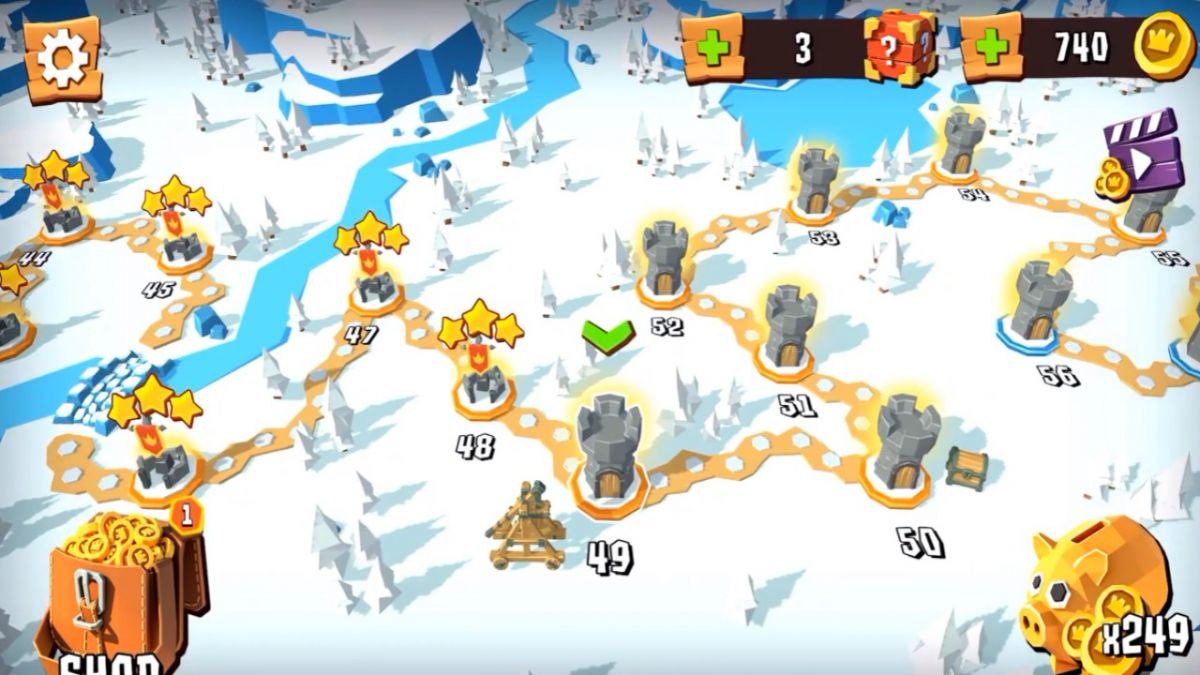Viewport: 1200px width, 675px height.
Task: Open the treasure chest beside level 50
Action: point(966,466)
